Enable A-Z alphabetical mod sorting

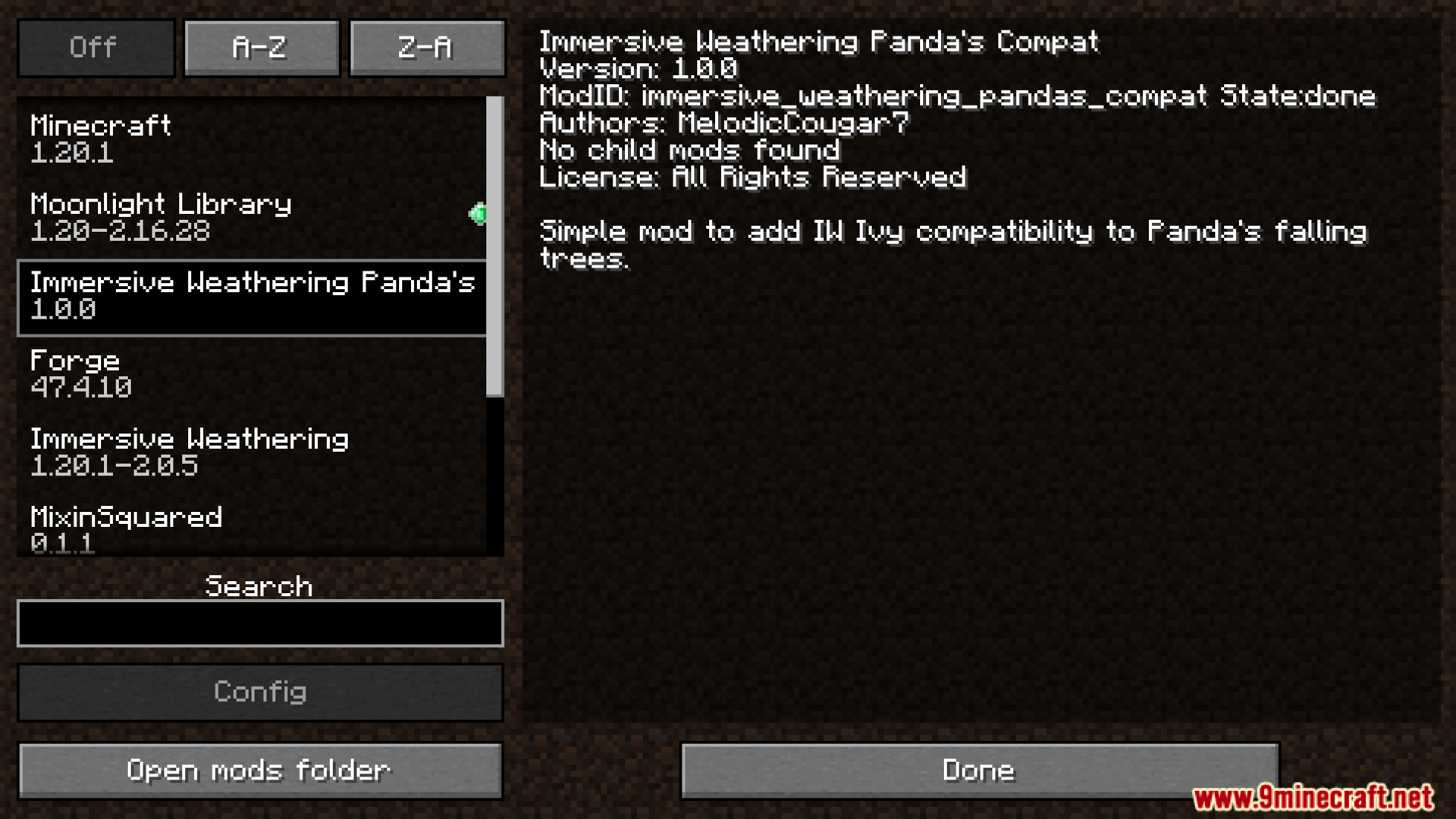[x=261, y=47]
